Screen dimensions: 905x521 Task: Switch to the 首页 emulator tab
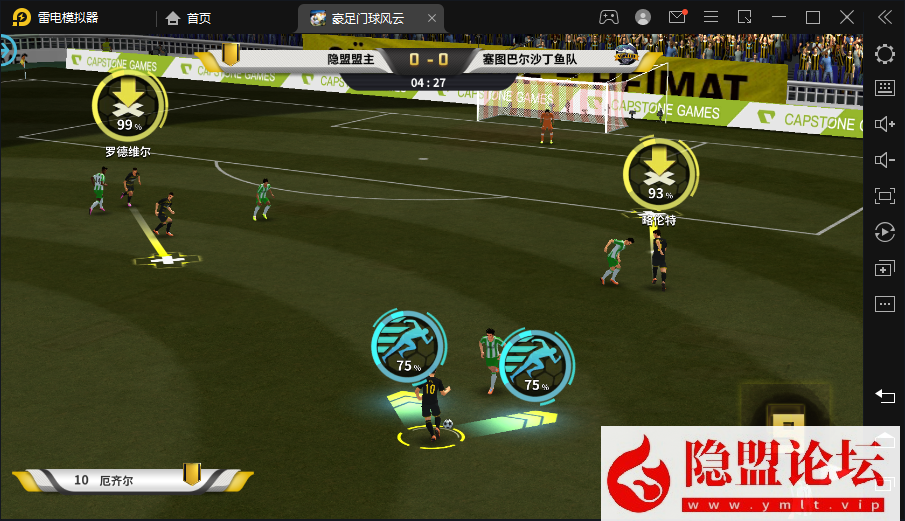(x=189, y=17)
